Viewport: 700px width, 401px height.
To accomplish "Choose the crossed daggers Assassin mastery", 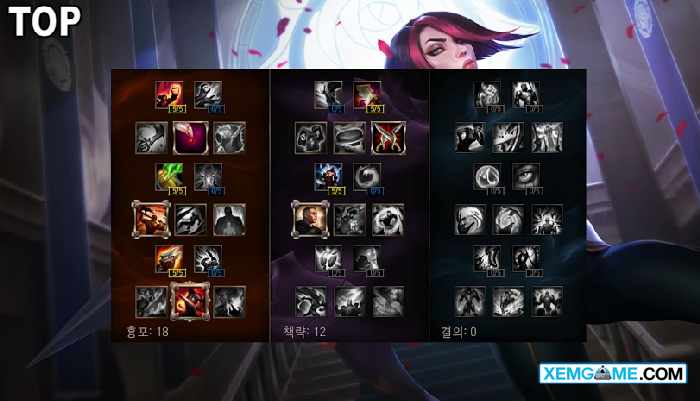I will click(387, 137).
